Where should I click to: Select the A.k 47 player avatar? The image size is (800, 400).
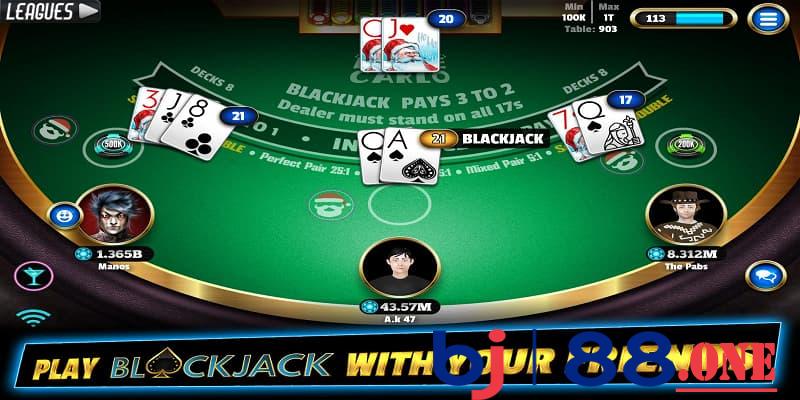pos(399,267)
